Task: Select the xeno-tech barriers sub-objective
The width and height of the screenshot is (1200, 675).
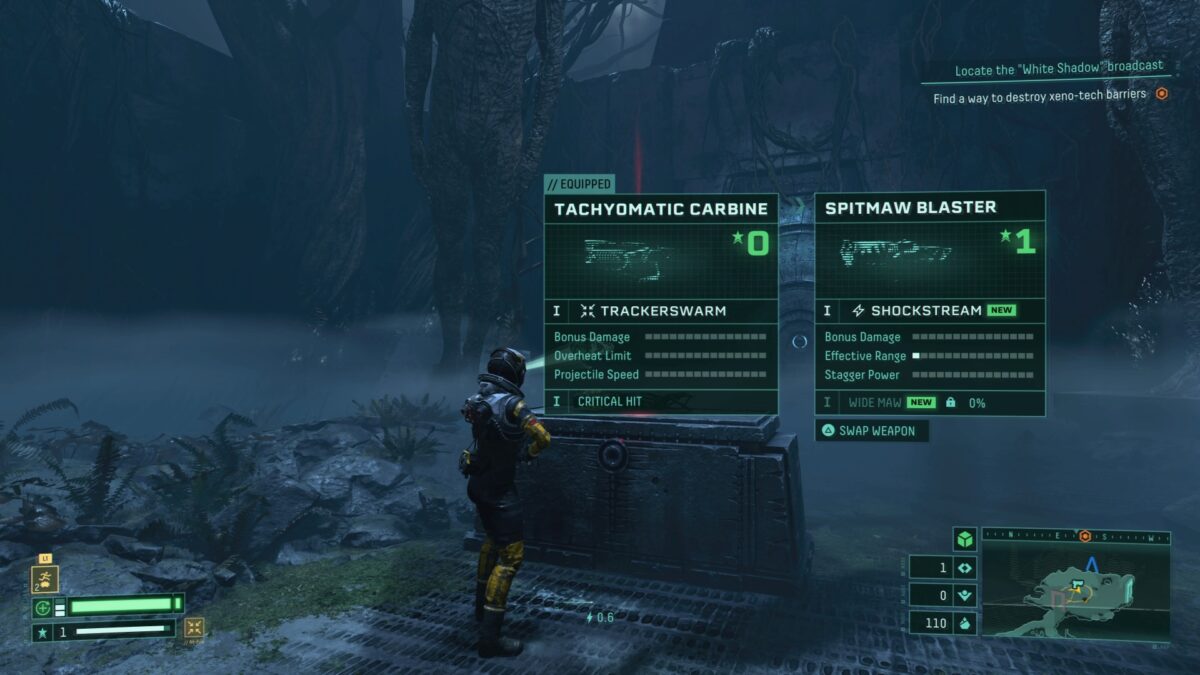Action: pos(1040,98)
